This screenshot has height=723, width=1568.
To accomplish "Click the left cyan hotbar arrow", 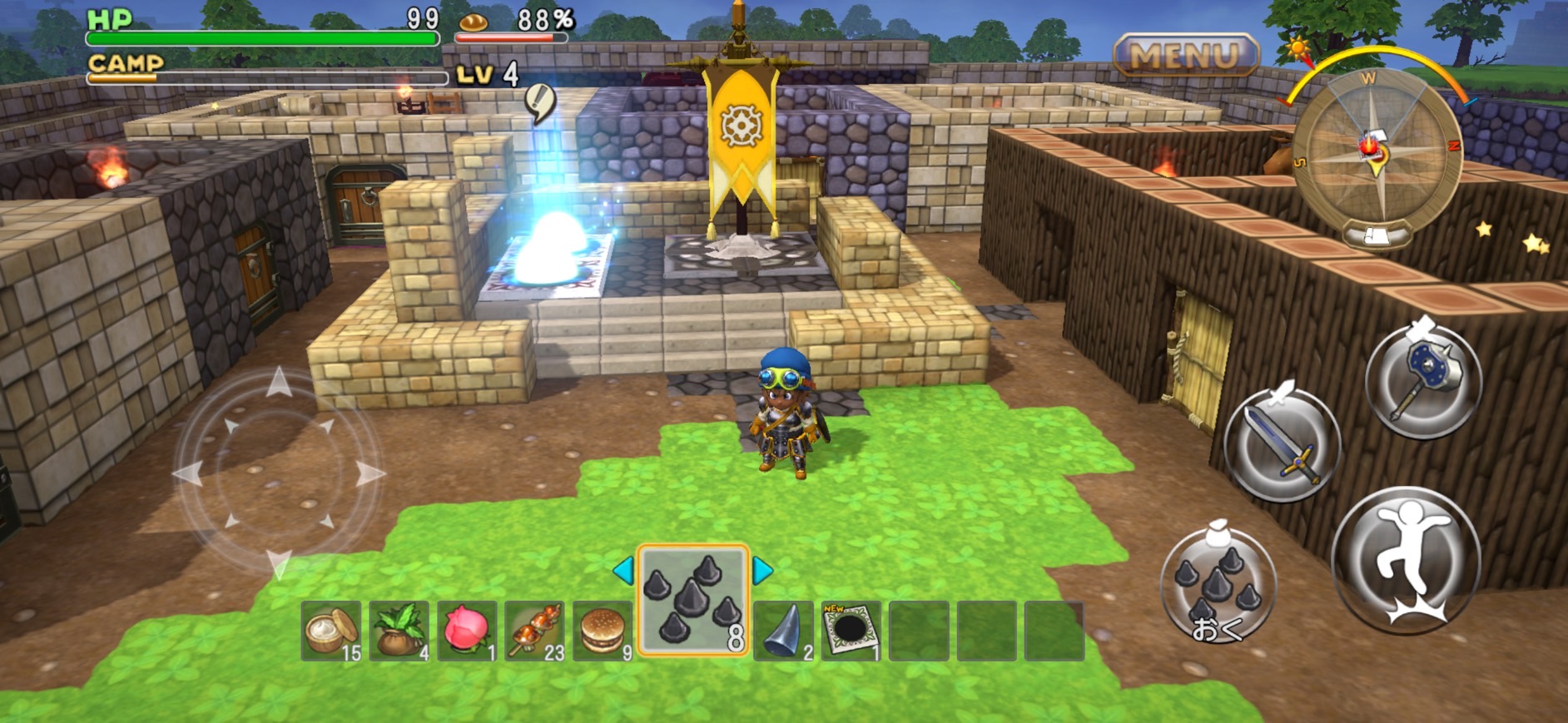I will (x=623, y=571).
